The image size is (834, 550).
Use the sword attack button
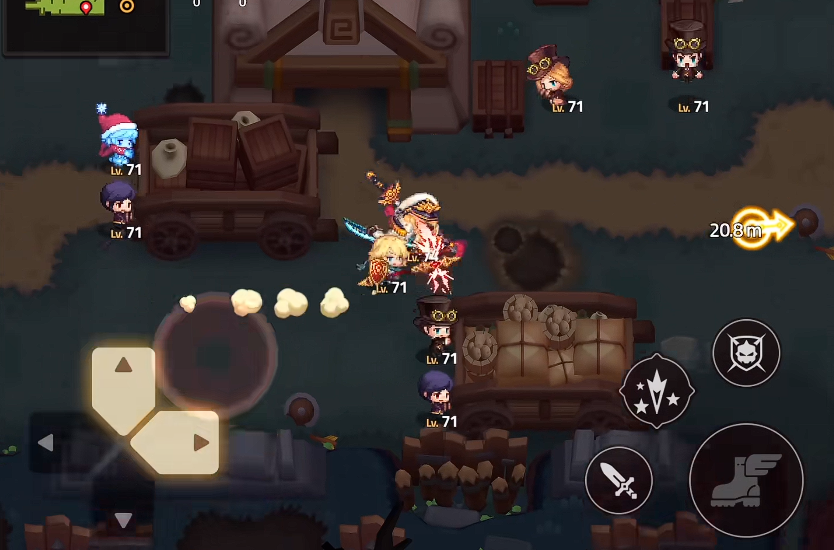619,481
